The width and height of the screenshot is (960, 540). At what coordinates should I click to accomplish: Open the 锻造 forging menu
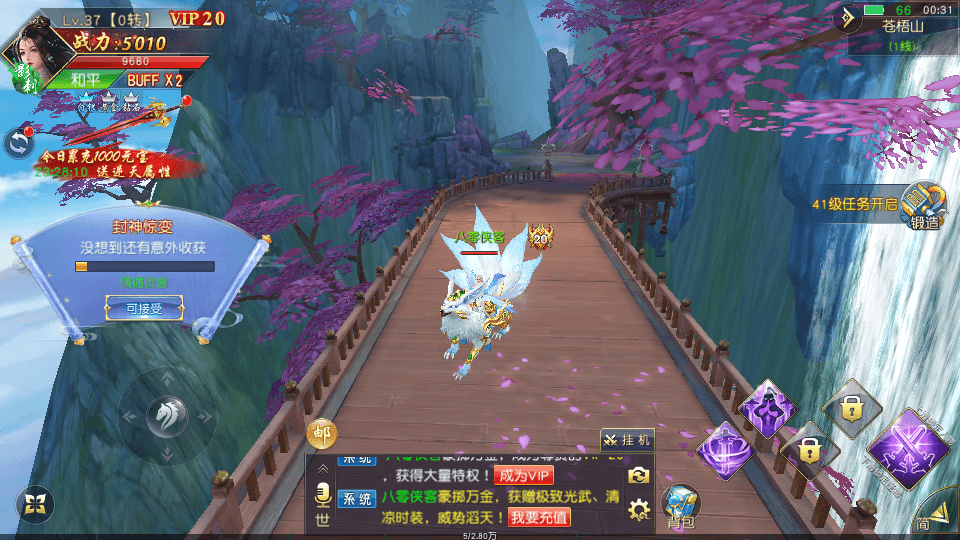924,207
